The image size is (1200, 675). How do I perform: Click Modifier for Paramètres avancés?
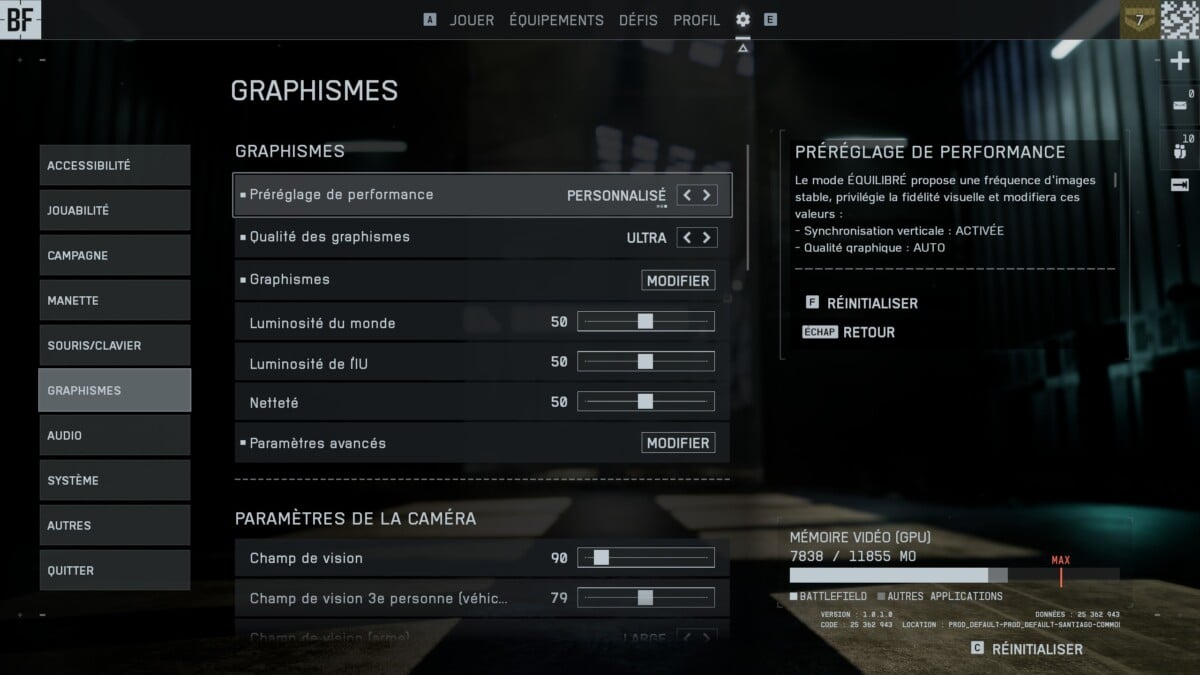[x=678, y=443]
